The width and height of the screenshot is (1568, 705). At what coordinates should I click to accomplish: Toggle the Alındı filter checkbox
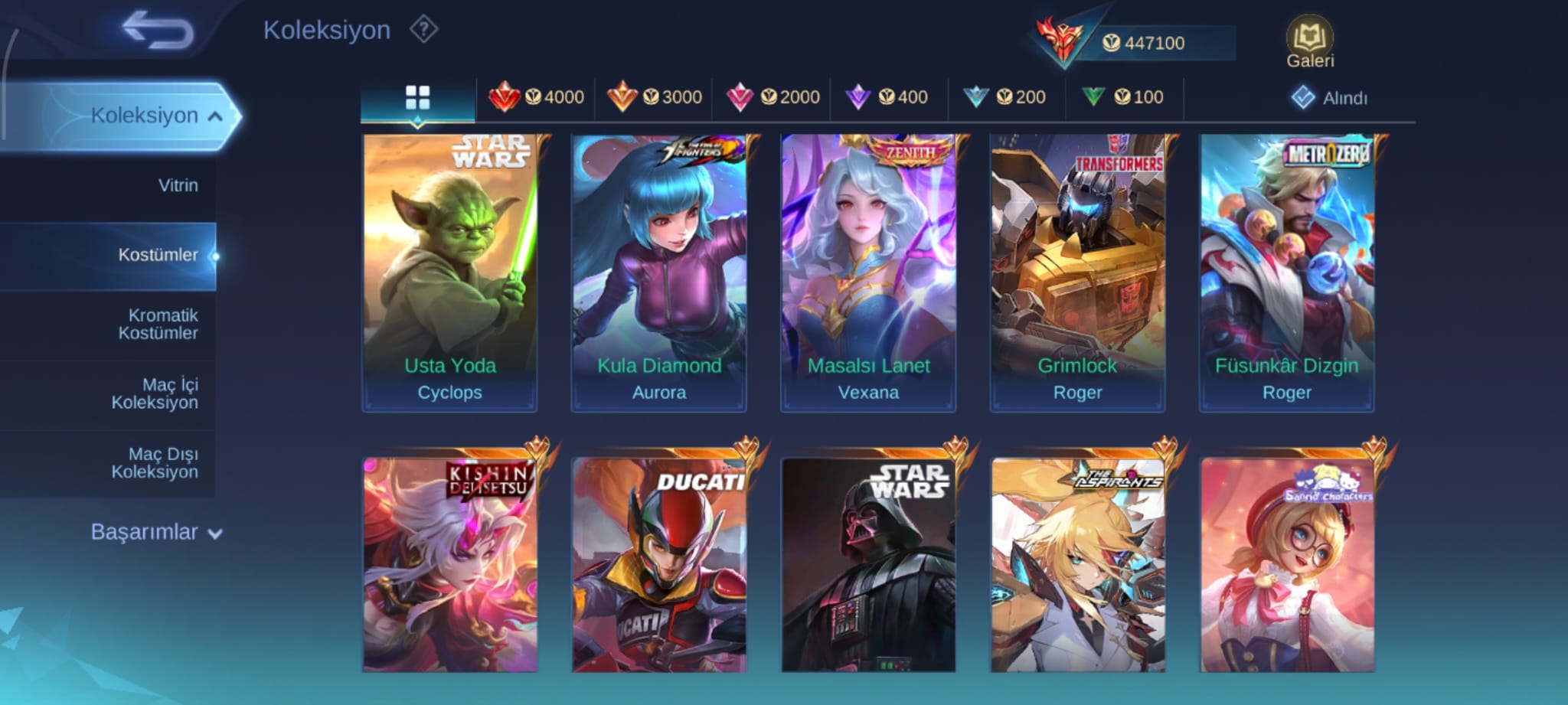(1303, 98)
